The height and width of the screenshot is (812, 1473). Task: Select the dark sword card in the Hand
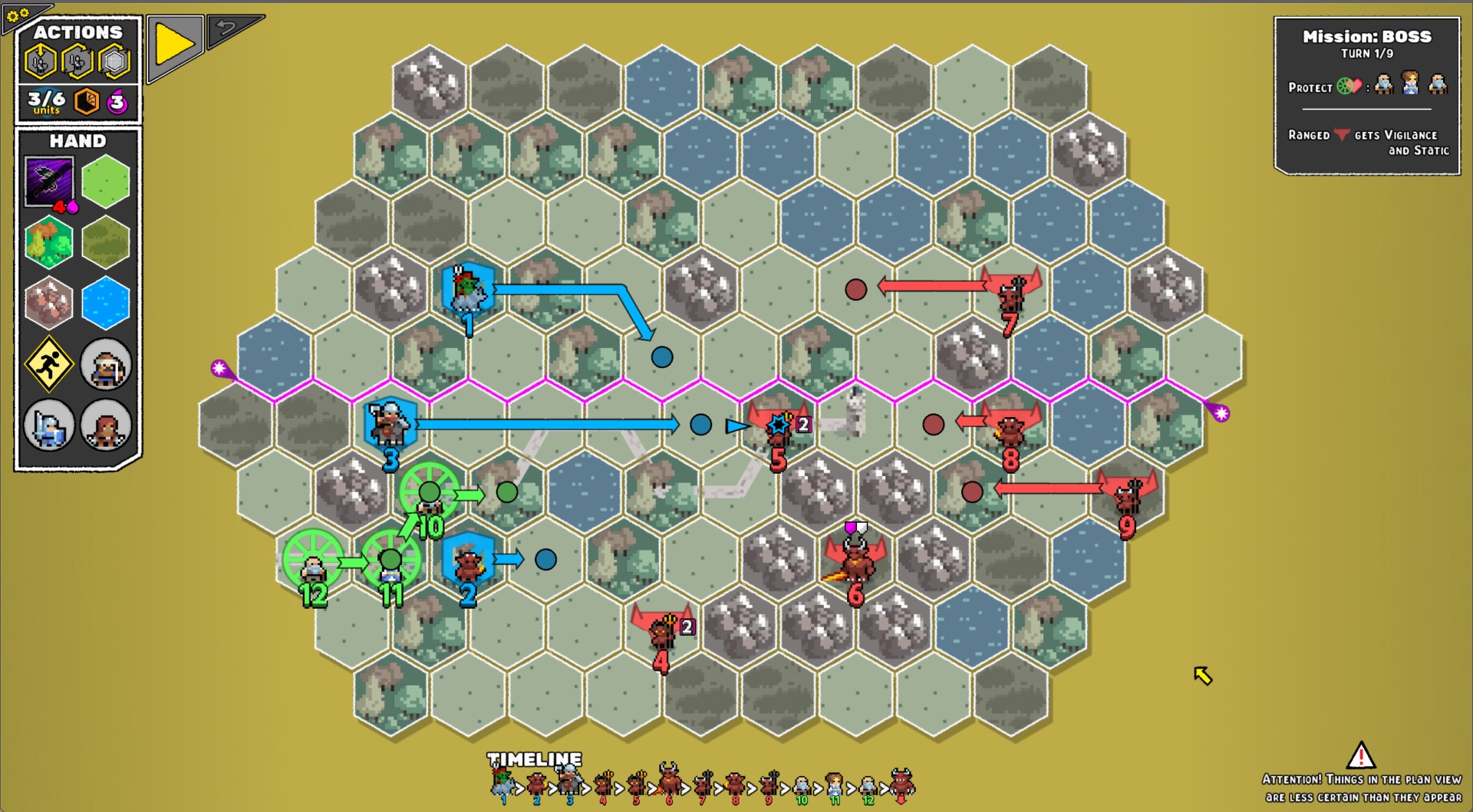pyautogui.click(x=49, y=179)
